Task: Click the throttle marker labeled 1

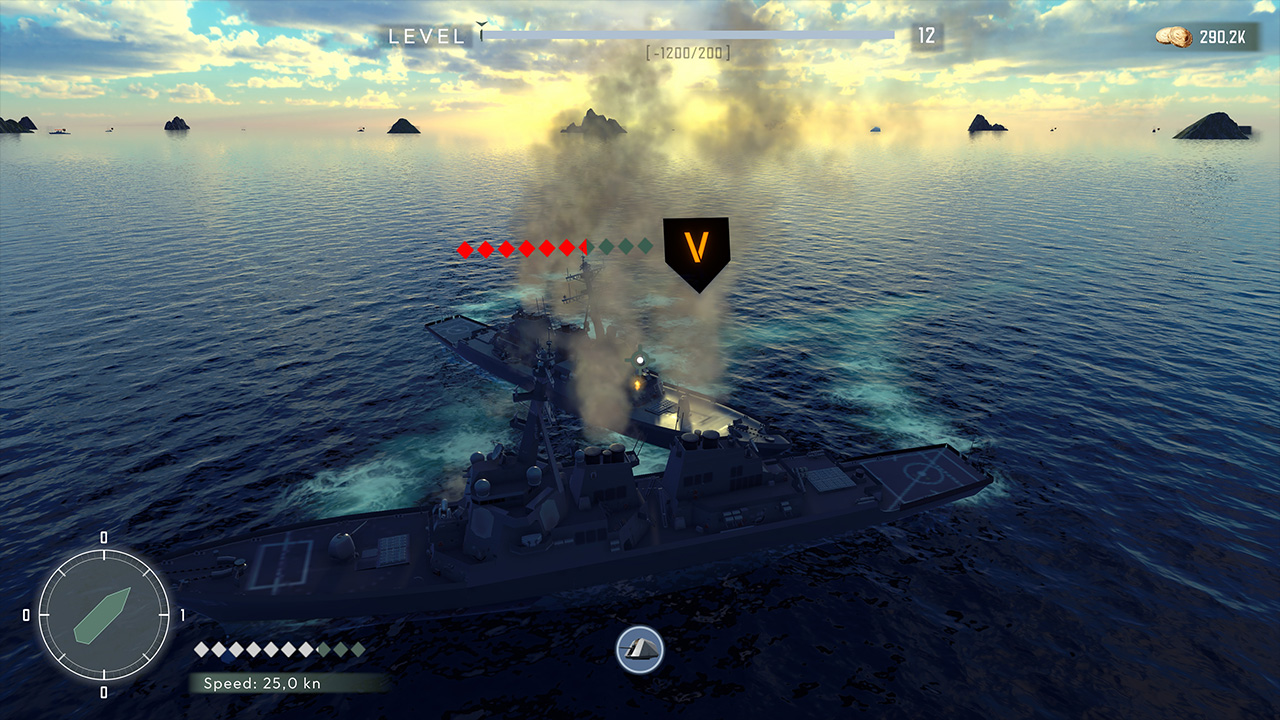Action: point(181,616)
